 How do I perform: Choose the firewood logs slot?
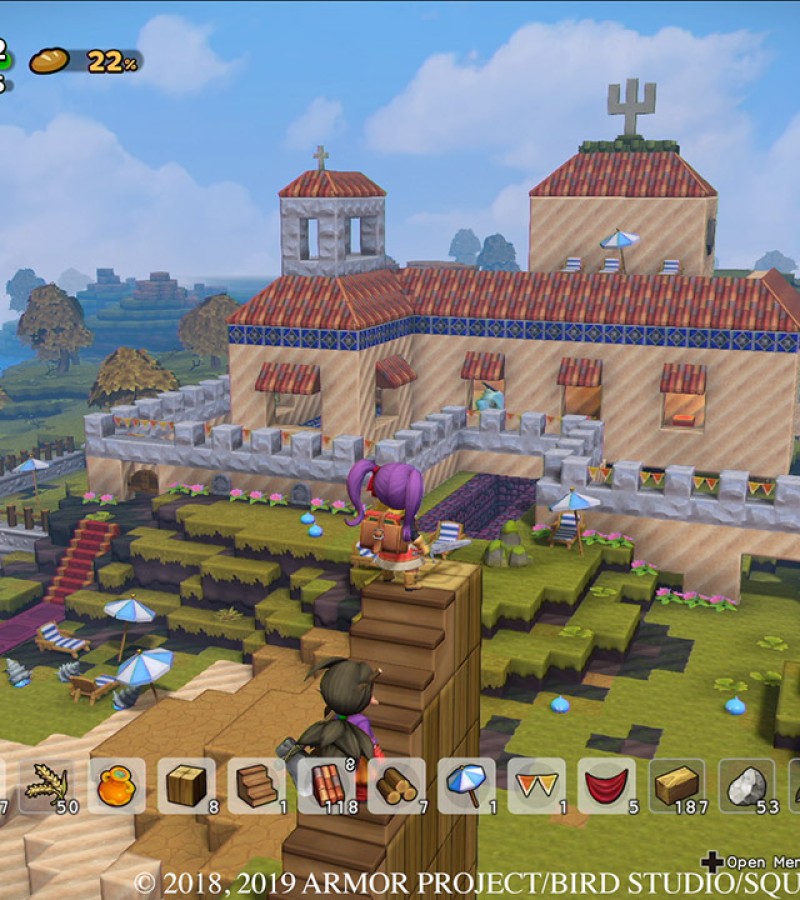click(x=397, y=785)
